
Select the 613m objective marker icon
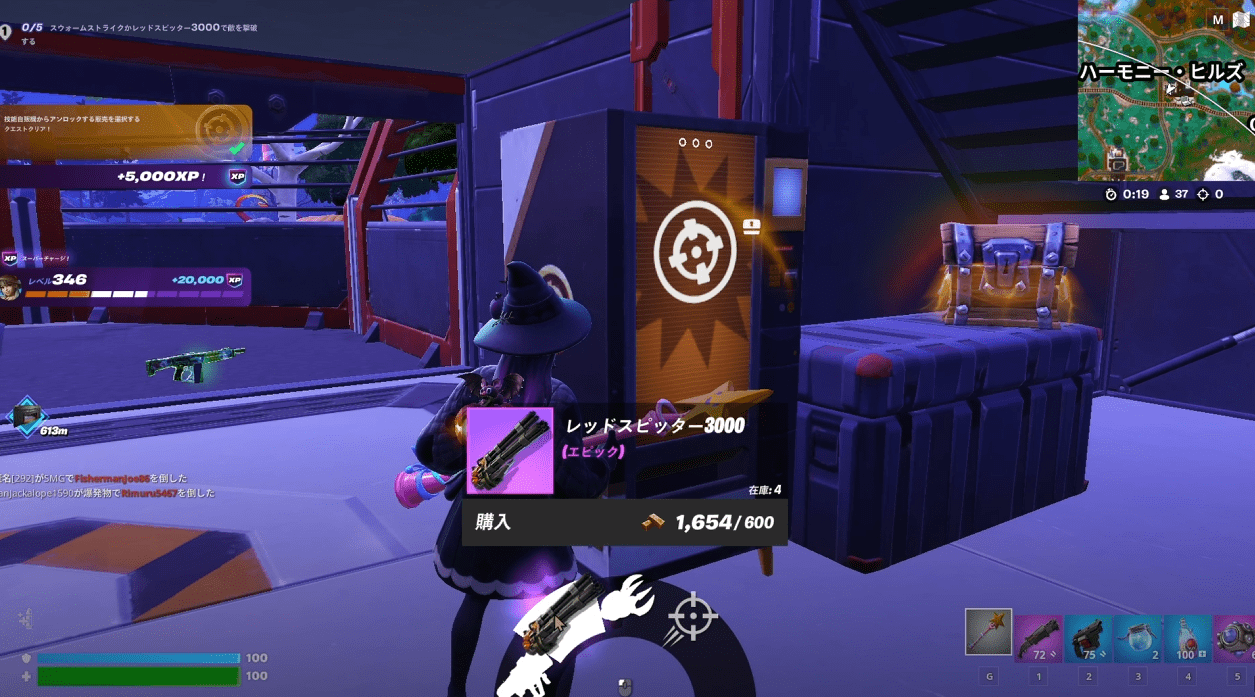click(26, 413)
